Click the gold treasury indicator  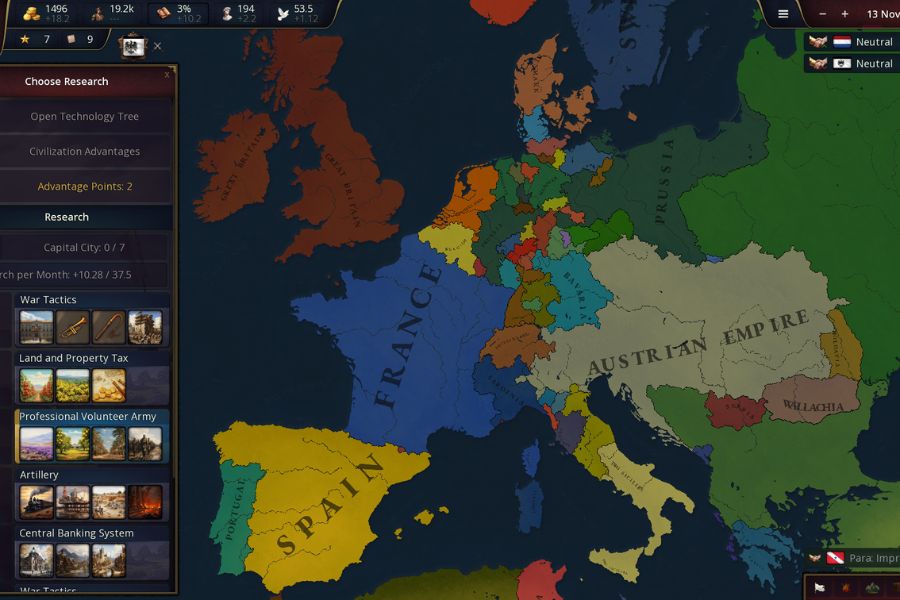click(33, 14)
